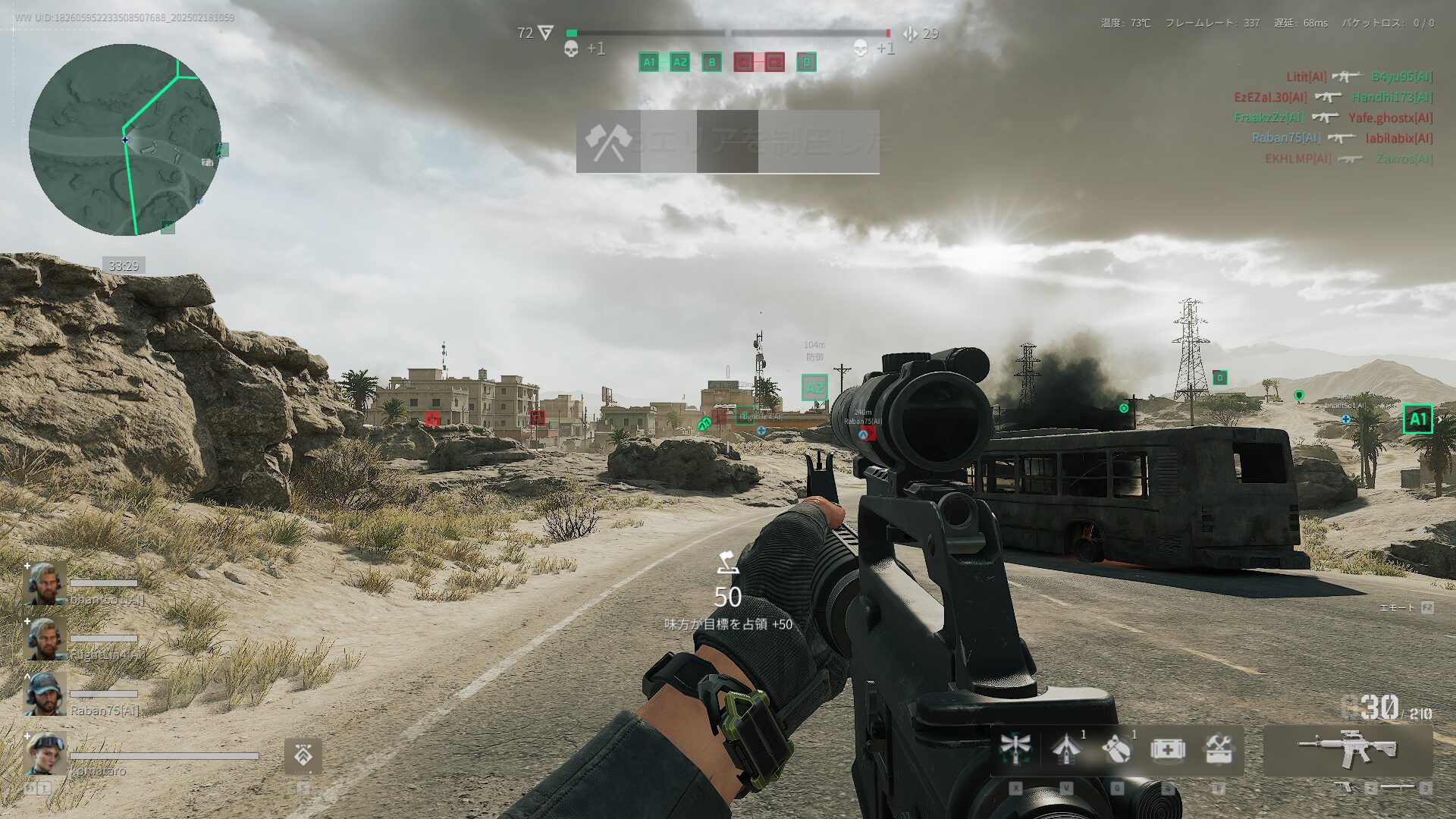1456x819 pixels.
Task: Select the A1 objective indicator in the top bar
Action: [649, 62]
